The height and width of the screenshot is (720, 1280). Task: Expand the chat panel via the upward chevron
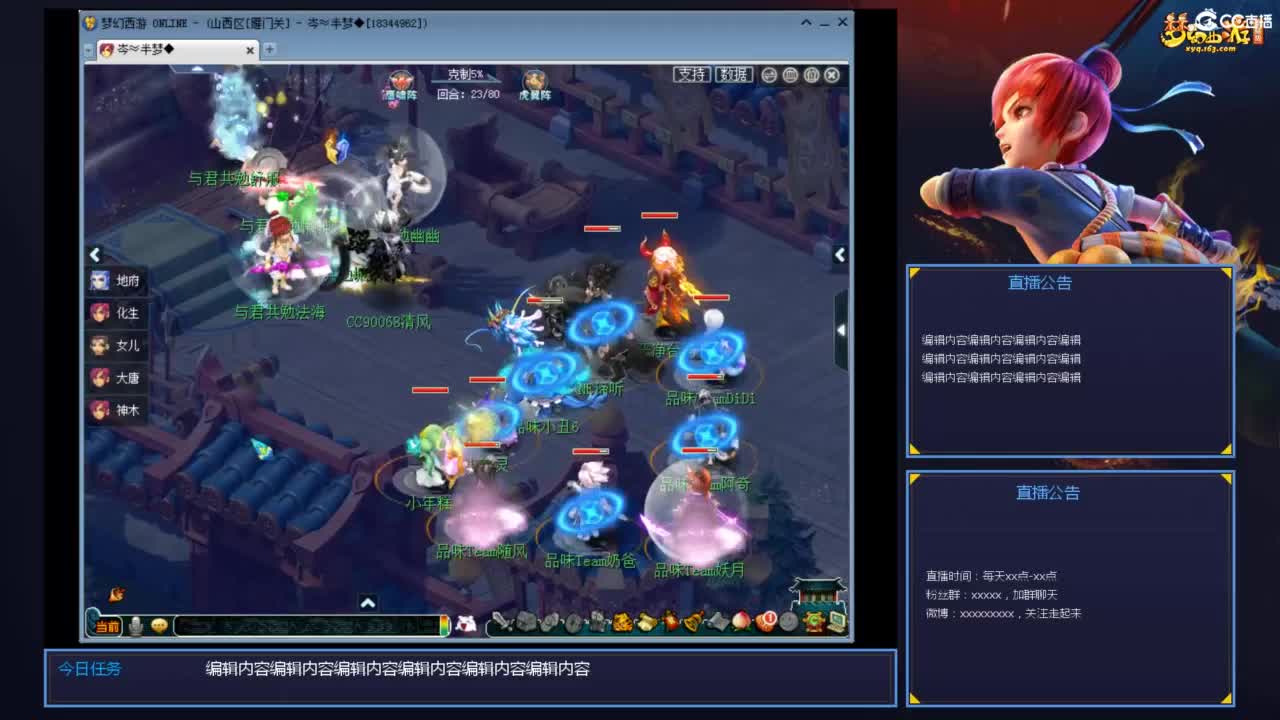[368, 601]
